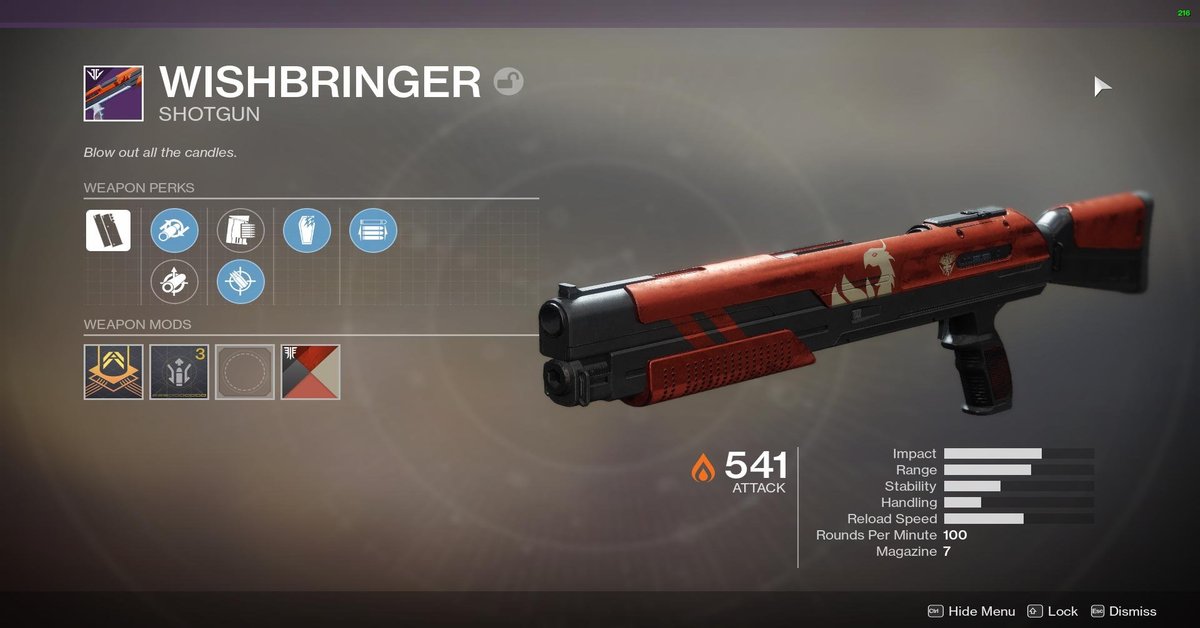Image resolution: width=1200 pixels, height=628 pixels.
Task: Inspect the stacked rounds trait perk
Action: (373, 231)
